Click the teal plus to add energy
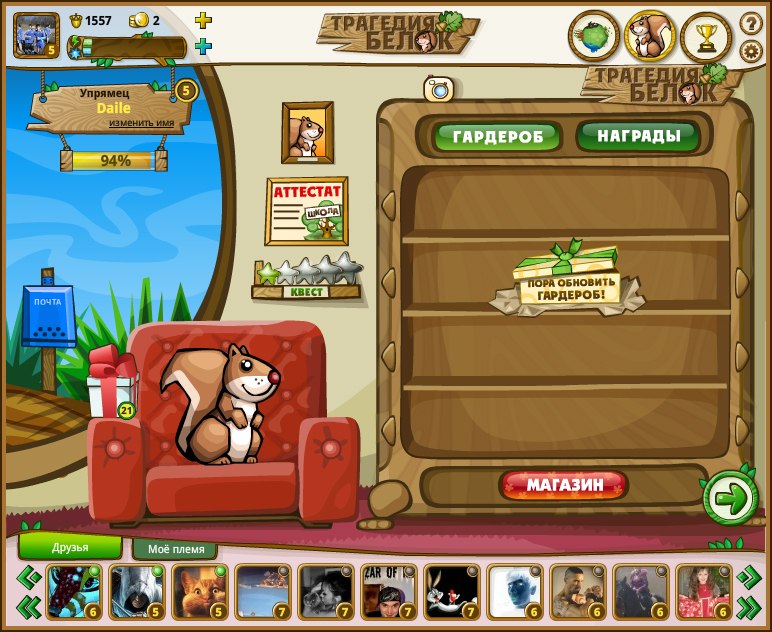The image size is (772, 632). 203,46
